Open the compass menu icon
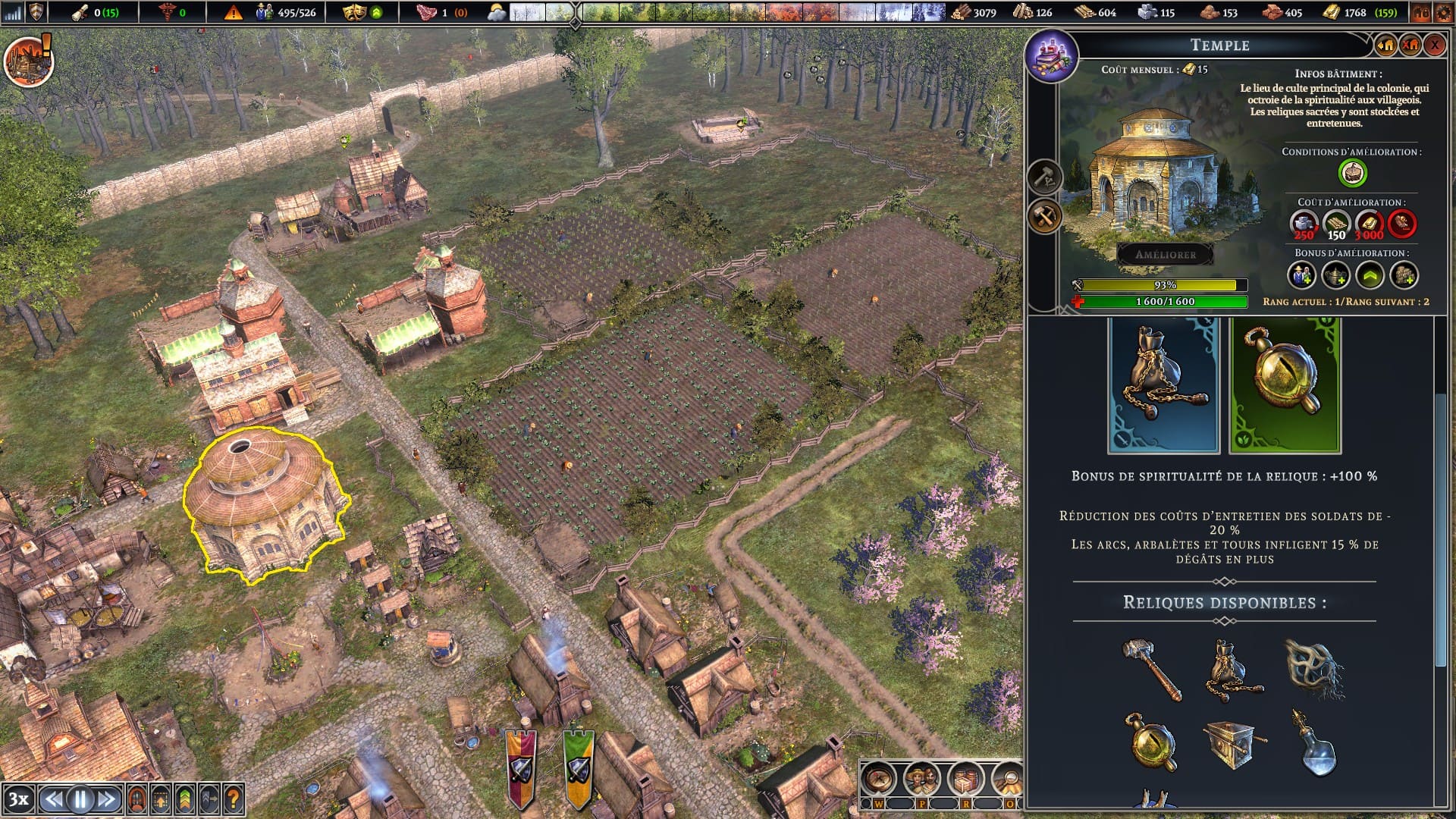 (879, 779)
